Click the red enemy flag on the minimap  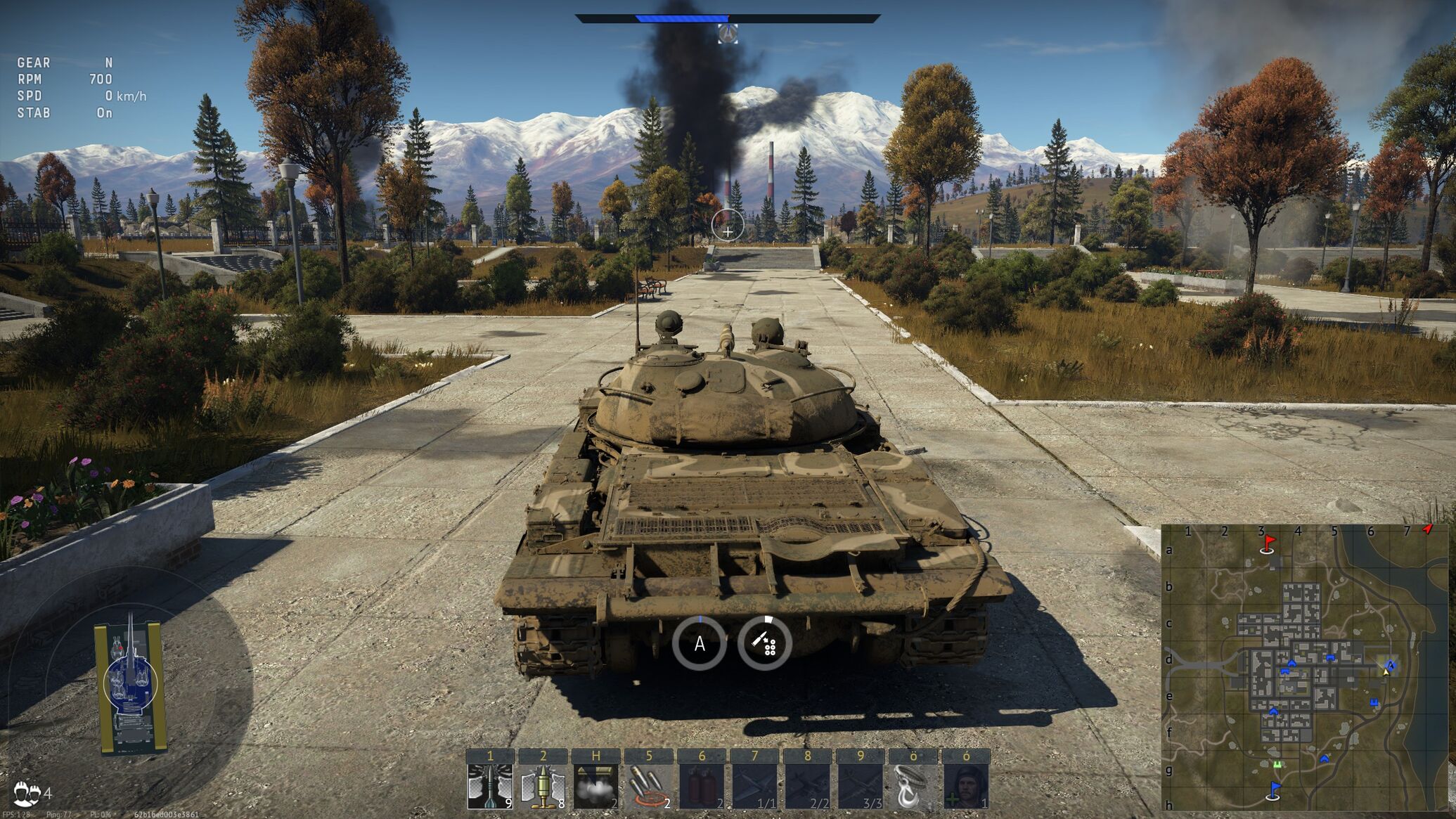click(x=1268, y=543)
